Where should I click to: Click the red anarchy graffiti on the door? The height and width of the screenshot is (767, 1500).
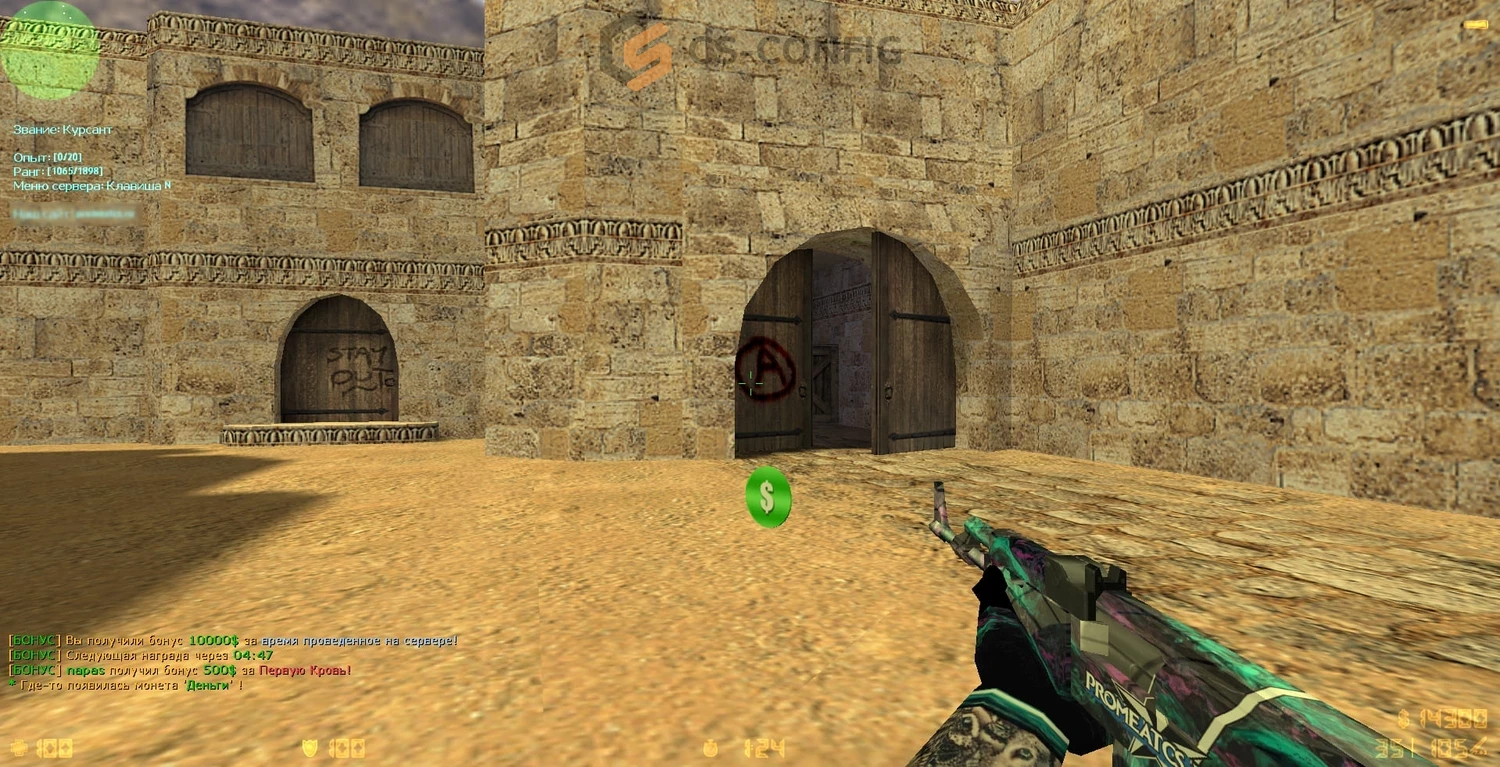tap(765, 366)
